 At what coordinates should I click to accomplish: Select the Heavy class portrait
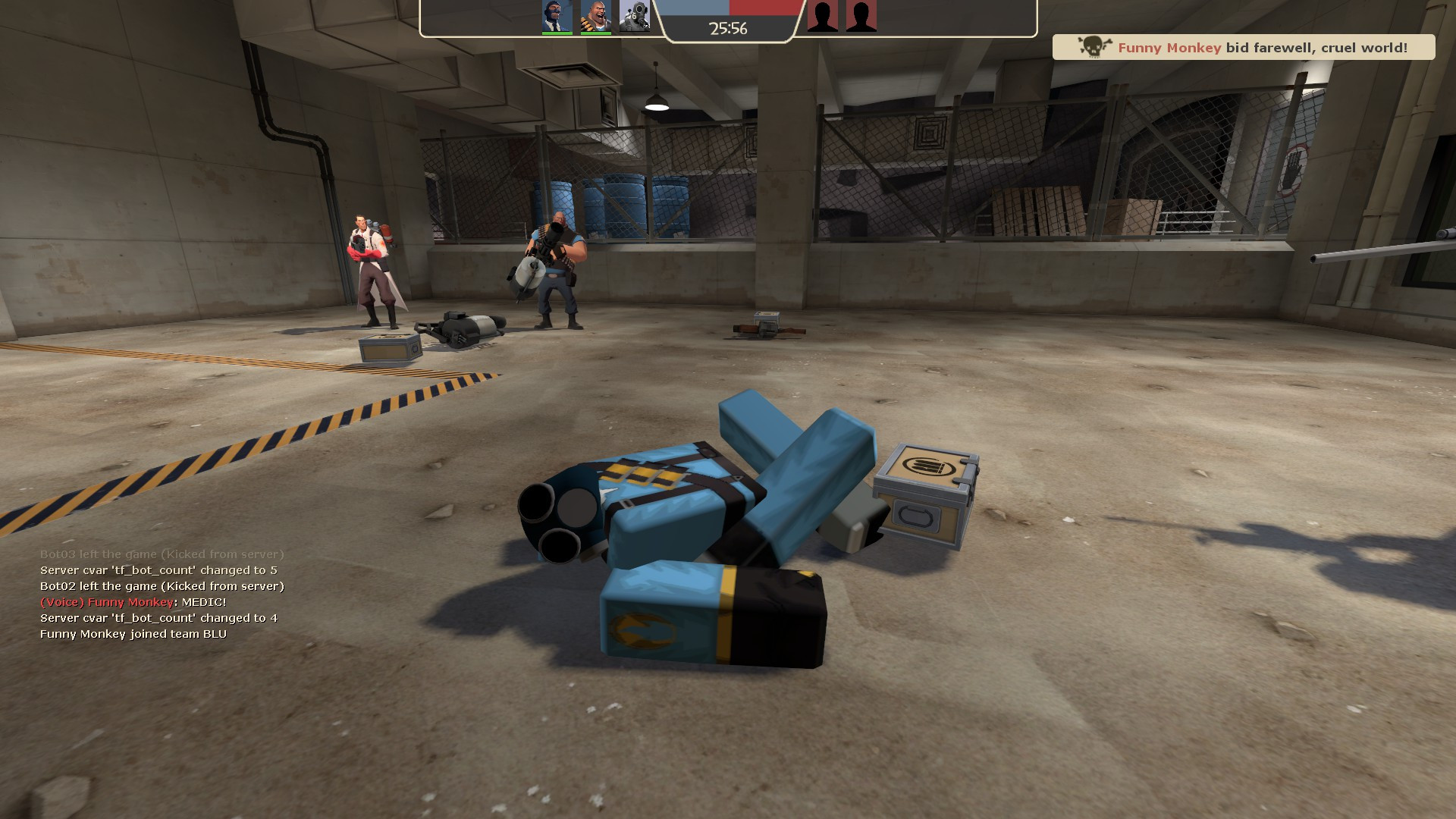(x=598, y=17)
